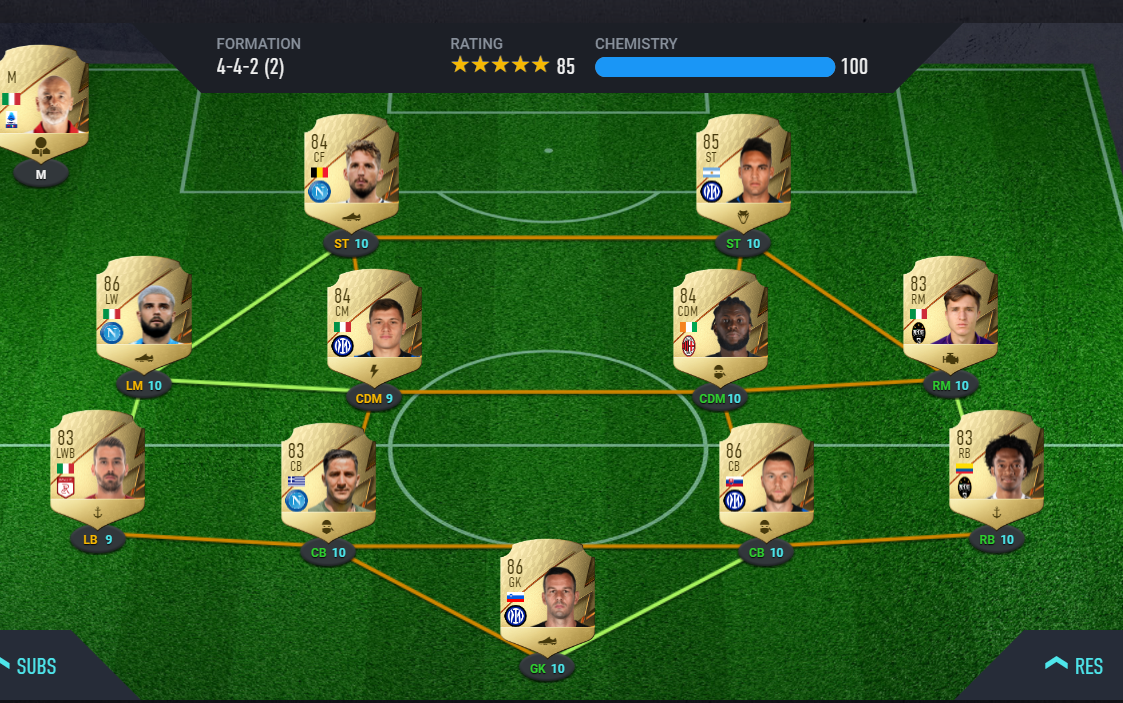1123x703 pixels.
Task: Select the RB 10 position badge
Action: coord(996,539)
